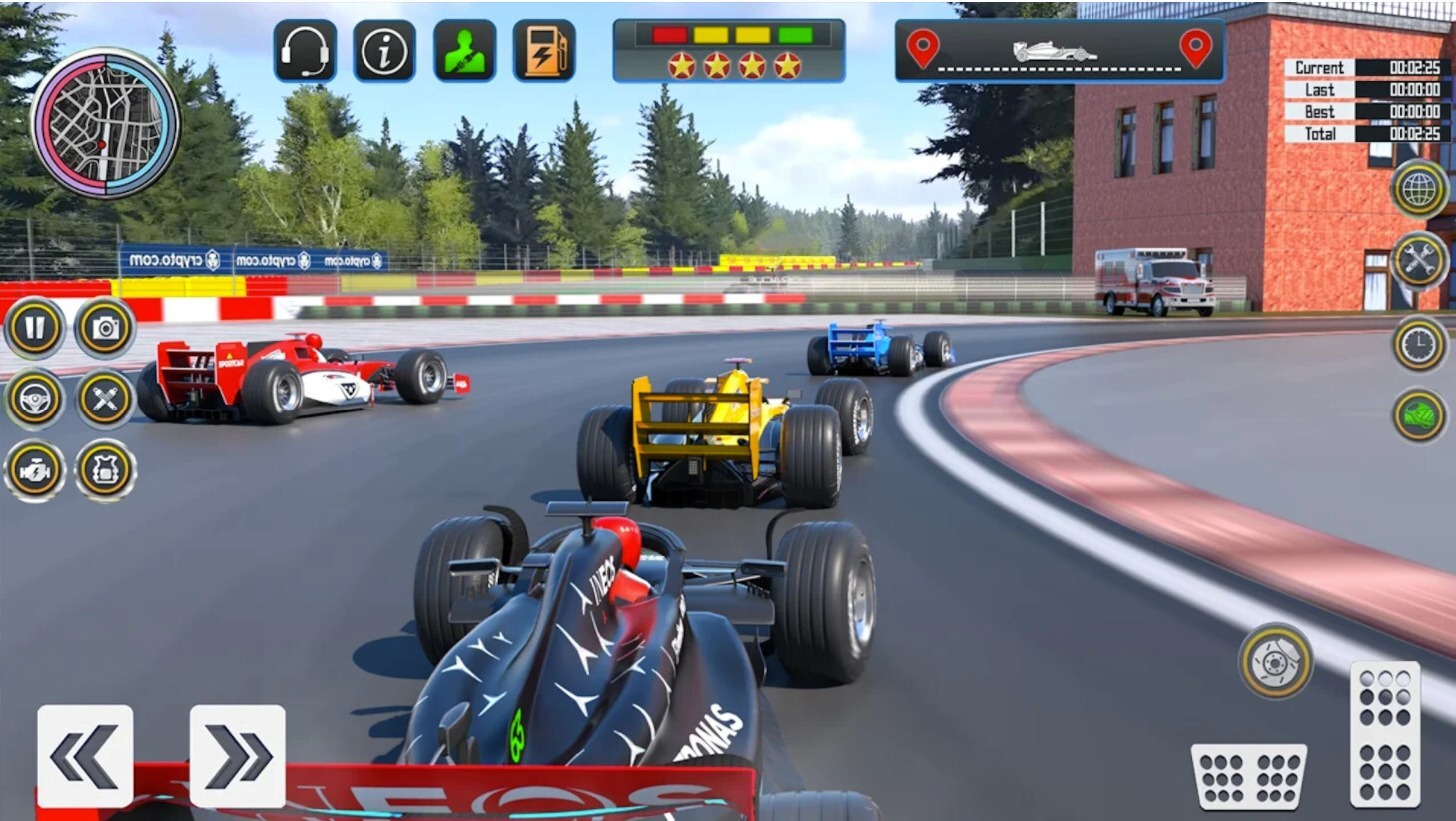
Task: Open the crossed shock absorbers icon
Action: tap(105, 400)
